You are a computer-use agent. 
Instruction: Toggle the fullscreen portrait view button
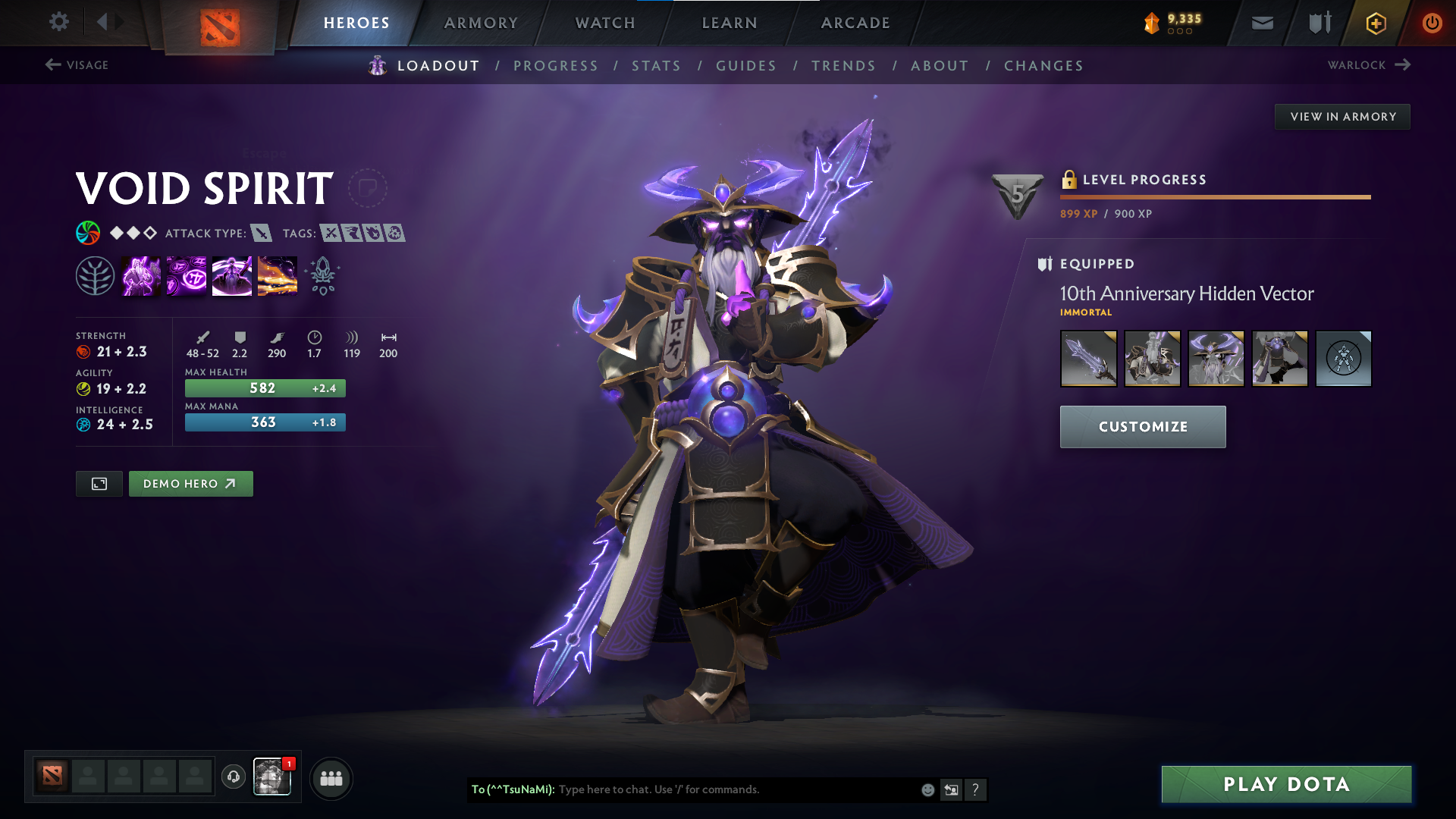pyautogui.click(x=99, y=483)
